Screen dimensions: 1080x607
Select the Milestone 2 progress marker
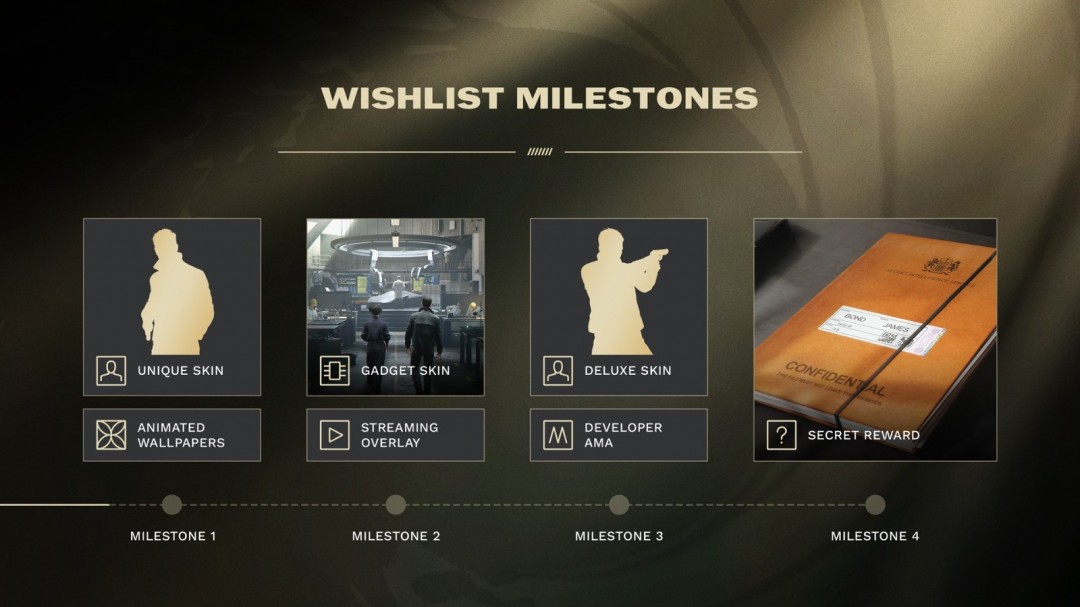coord(396,505)
